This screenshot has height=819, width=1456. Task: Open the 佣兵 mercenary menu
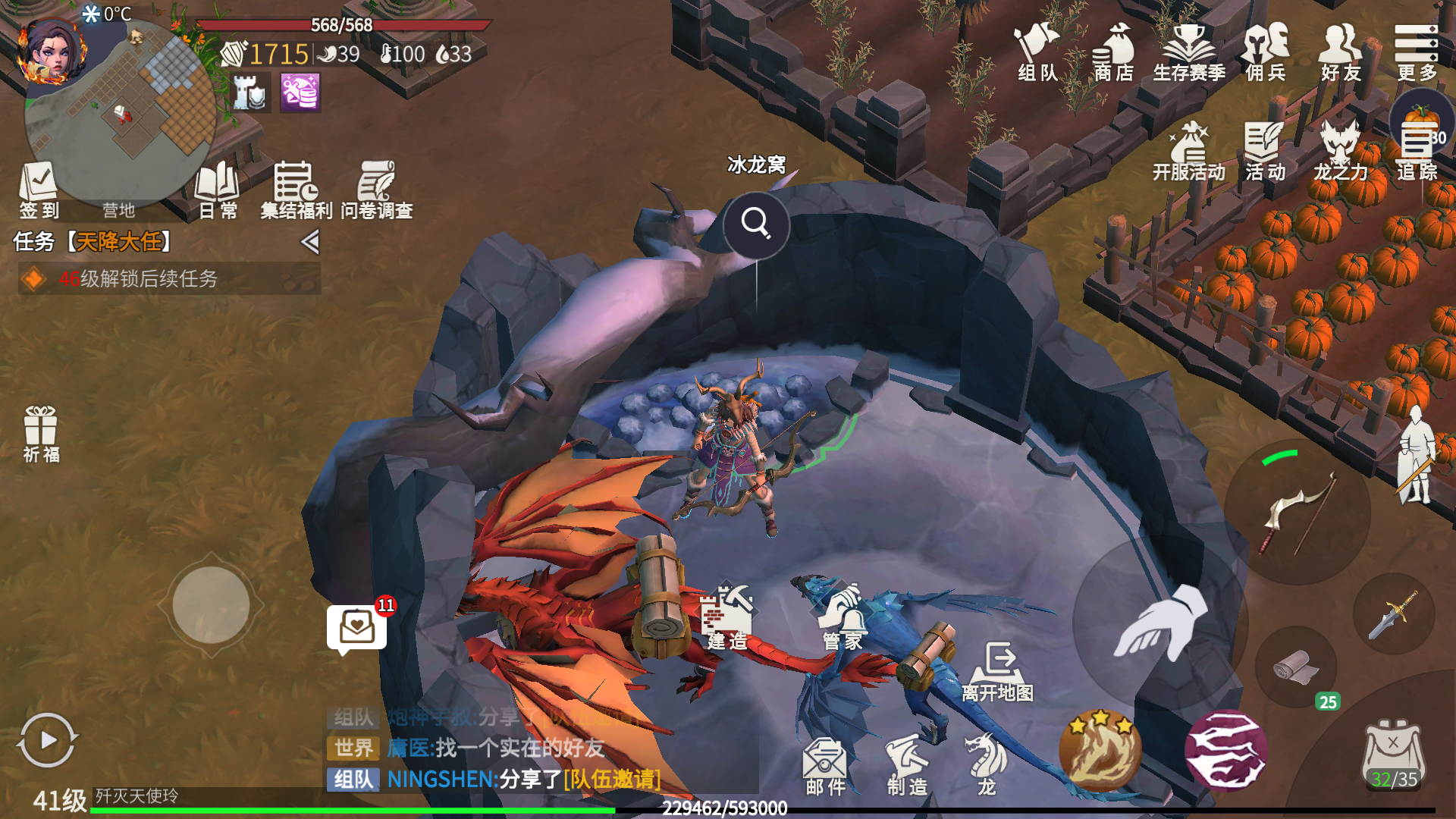pos(1266,52)
